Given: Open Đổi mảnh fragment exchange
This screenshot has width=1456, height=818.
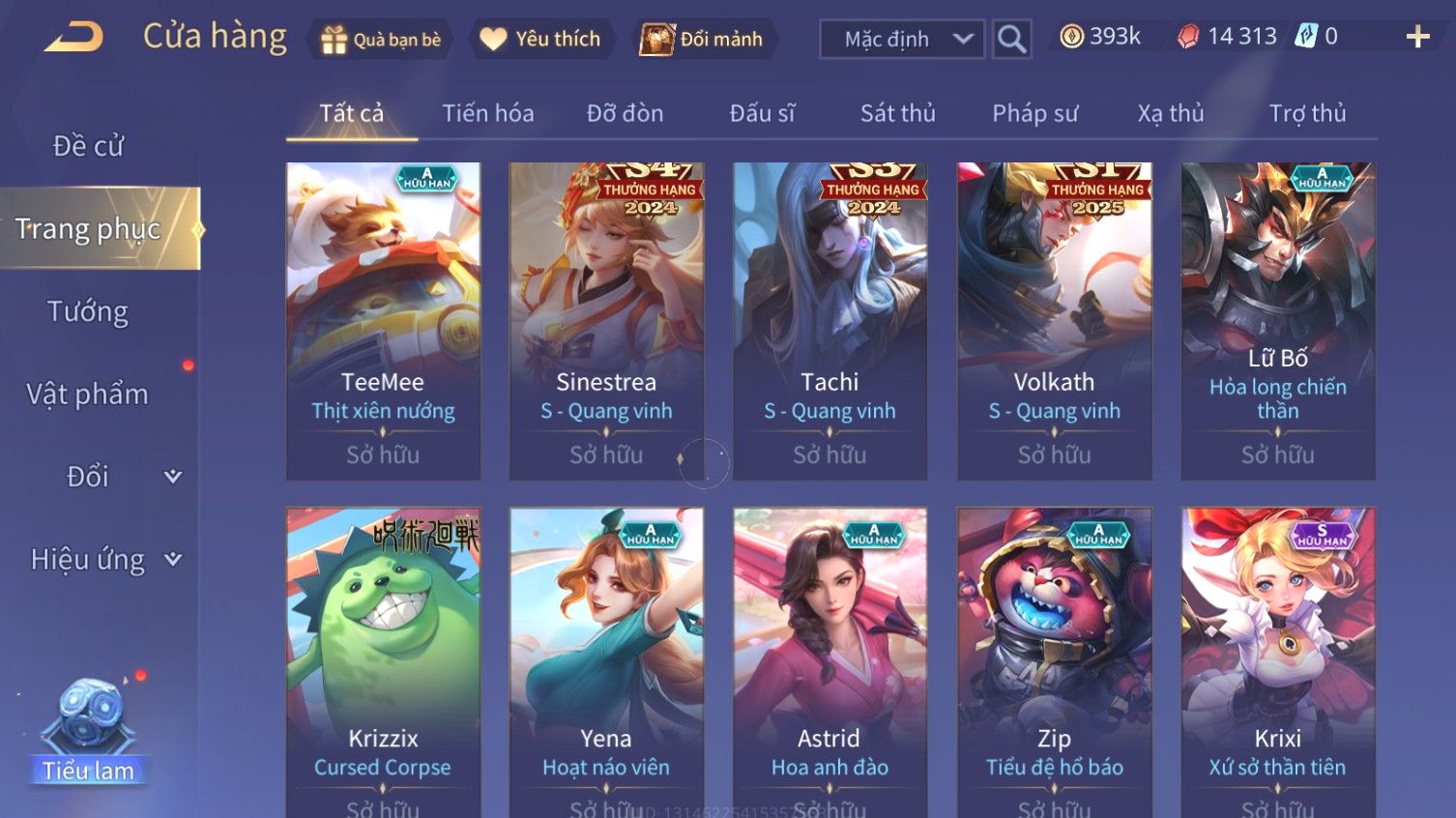Looking at the screenshot, I should tap(703, 40).
